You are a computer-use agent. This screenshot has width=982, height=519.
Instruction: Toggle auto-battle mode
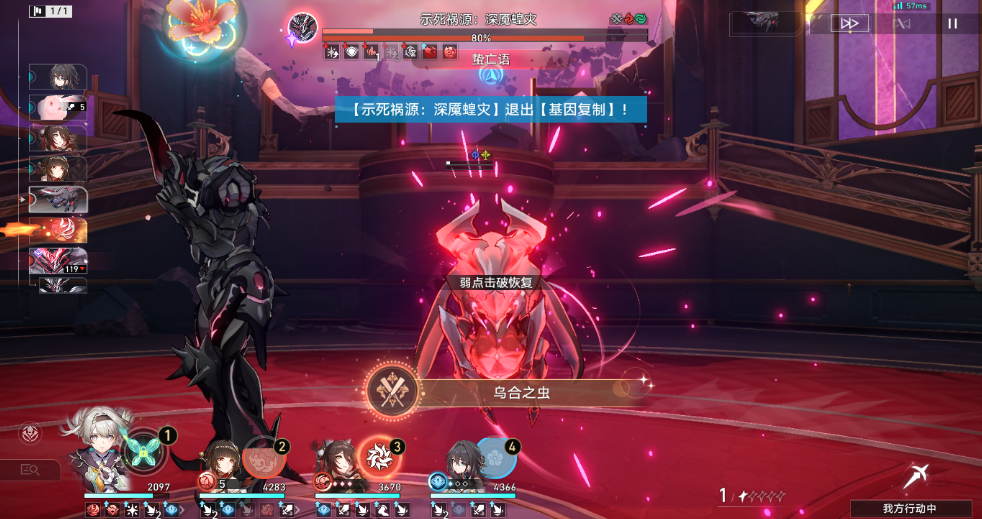coord(903,24)
